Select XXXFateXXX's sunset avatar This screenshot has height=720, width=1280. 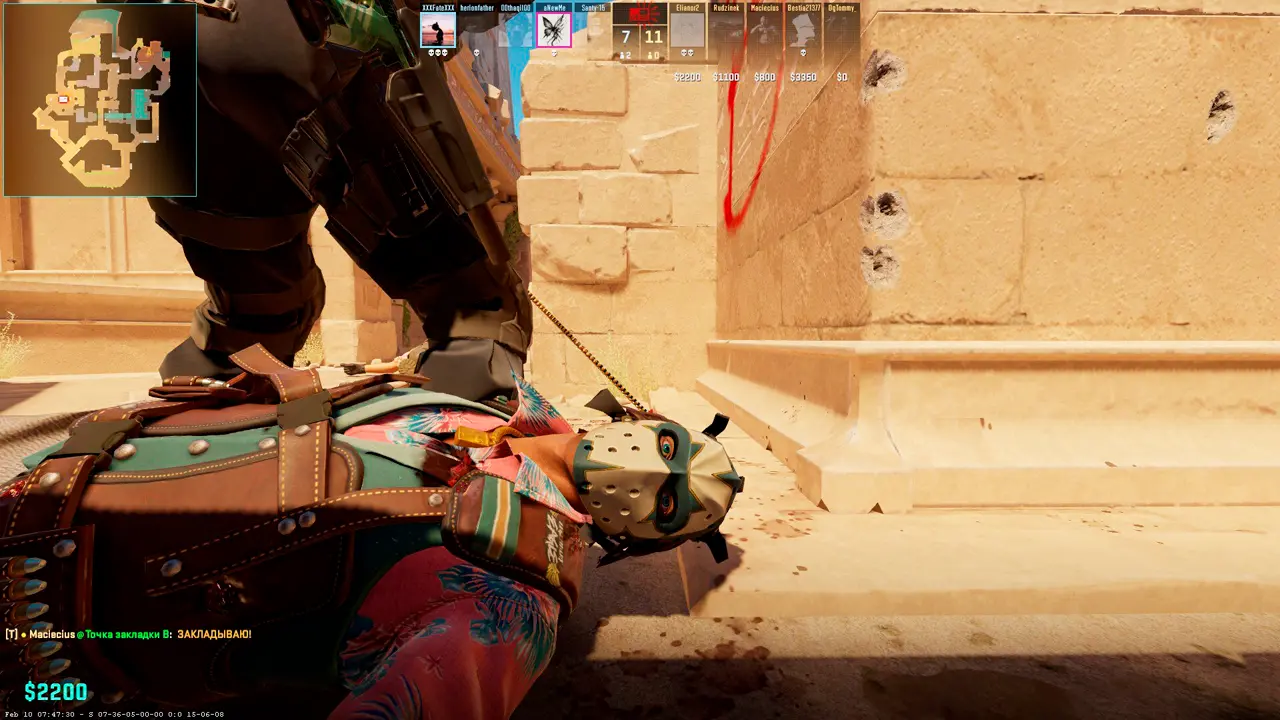(x=438, y=30)
